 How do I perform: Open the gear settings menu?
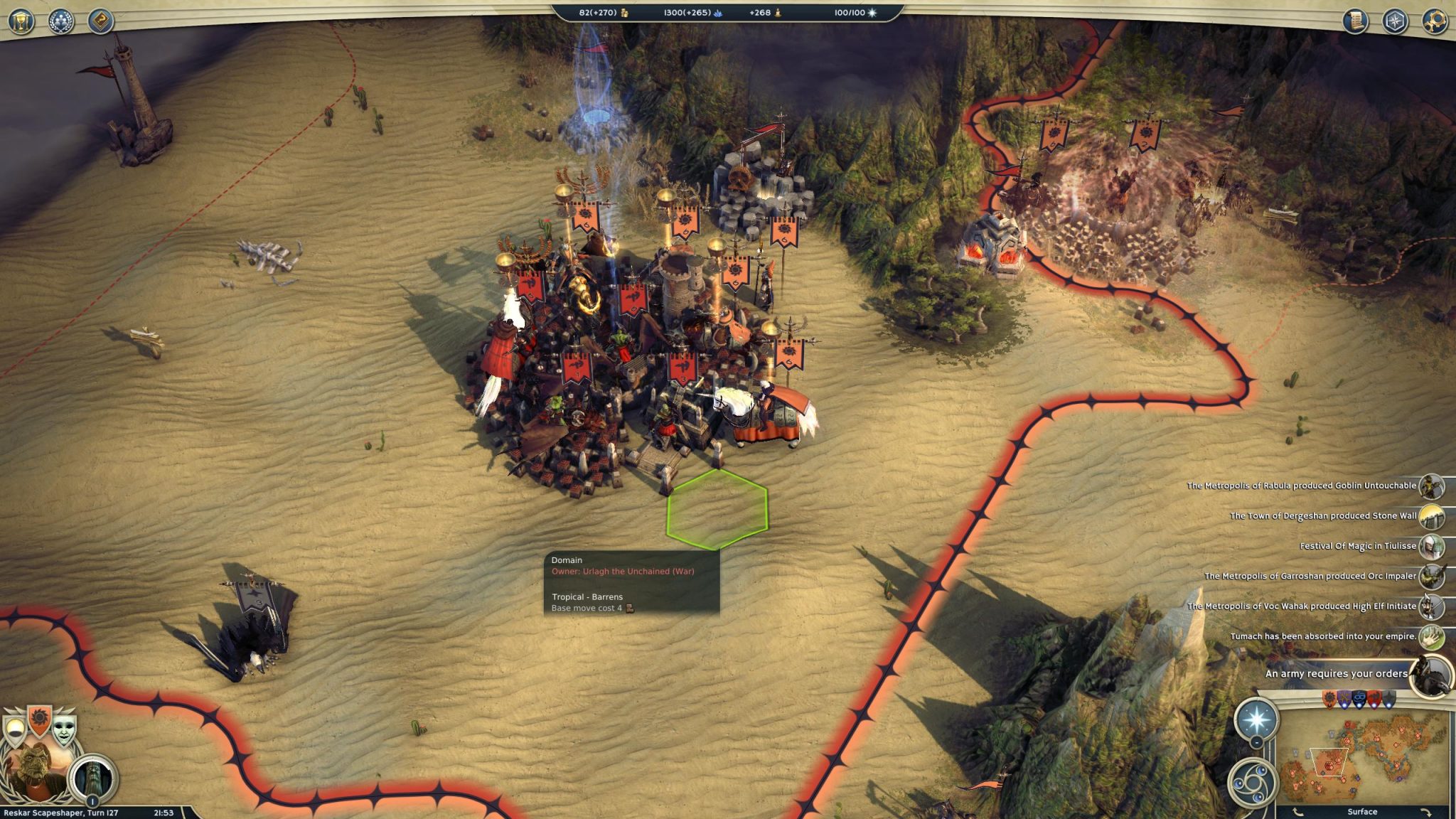pyautogui.click(x=1435, y=21)
